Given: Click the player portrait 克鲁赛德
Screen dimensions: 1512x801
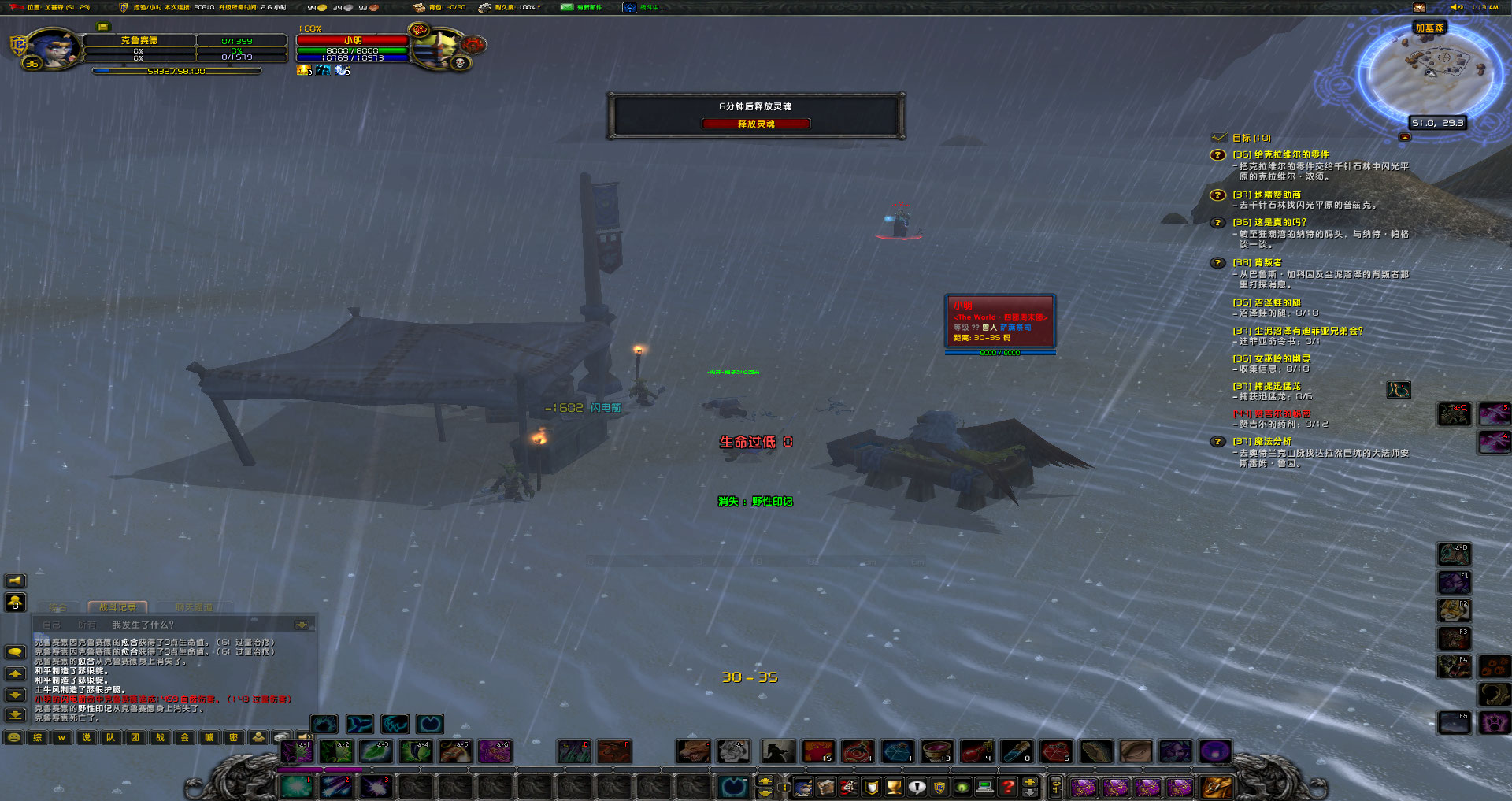Looking at the screenshot, I should 52,47.
